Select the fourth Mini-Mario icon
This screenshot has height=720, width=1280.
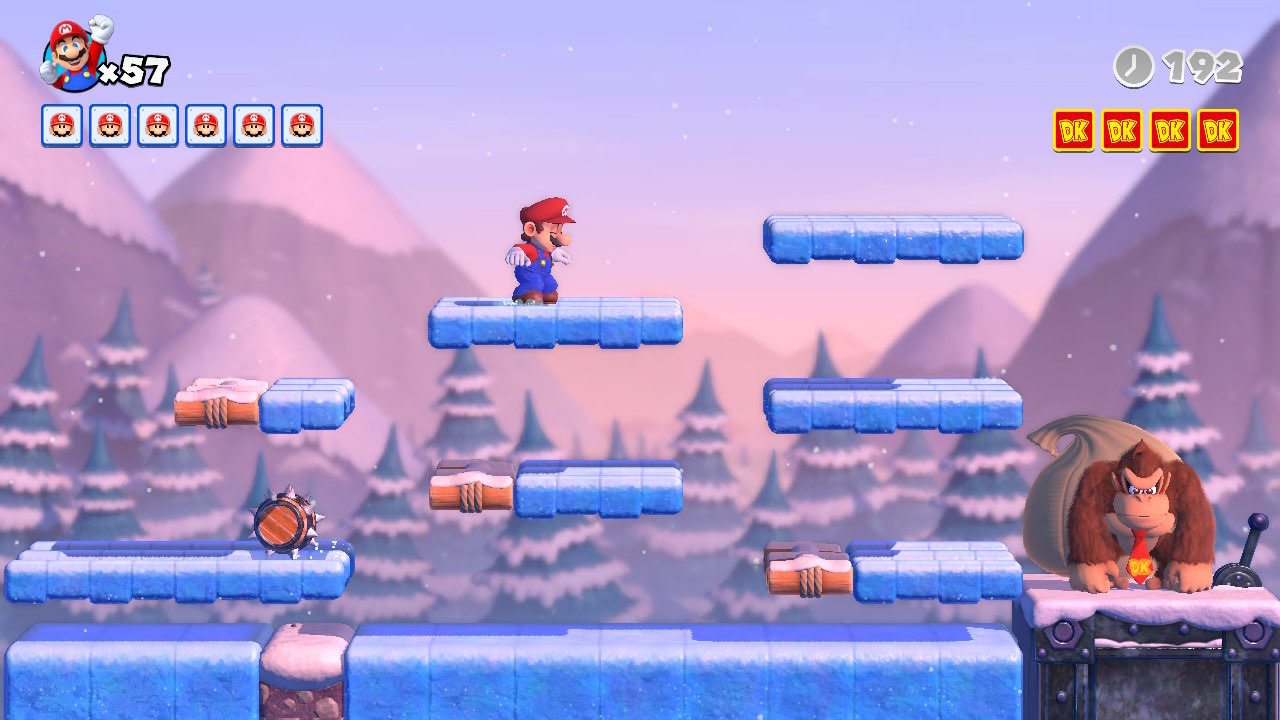coord(205,124)
